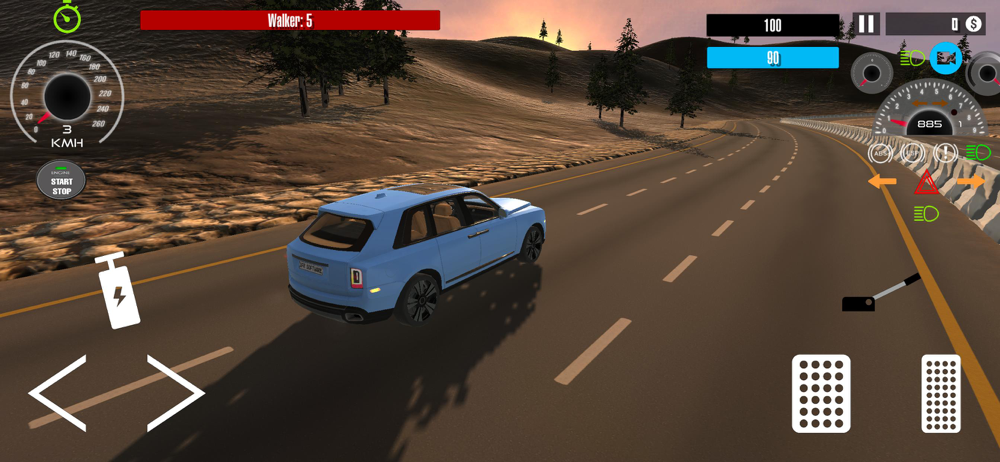Change the camera view
The image size is (1000, 462).
point(946,58)
